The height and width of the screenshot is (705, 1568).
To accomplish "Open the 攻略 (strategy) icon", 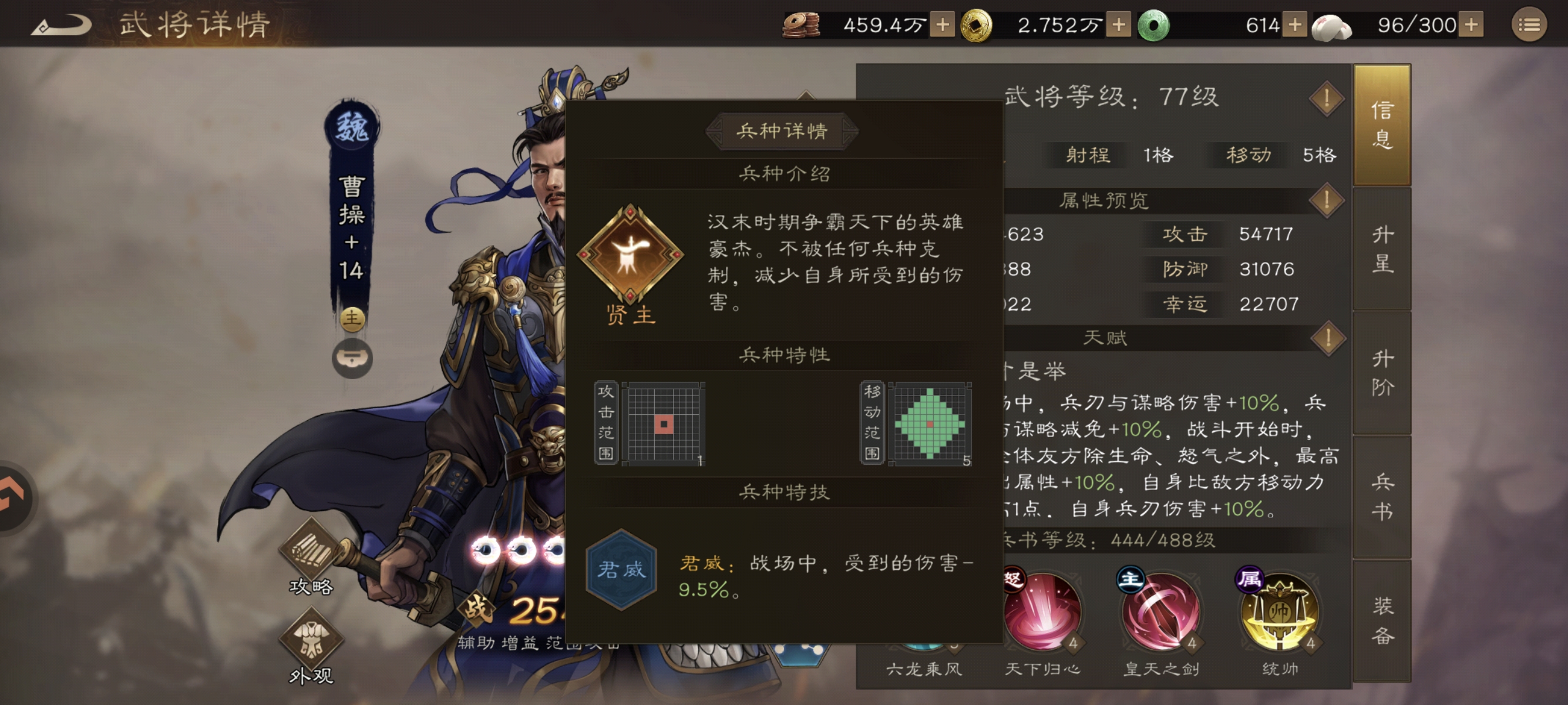I will [312, 549].
